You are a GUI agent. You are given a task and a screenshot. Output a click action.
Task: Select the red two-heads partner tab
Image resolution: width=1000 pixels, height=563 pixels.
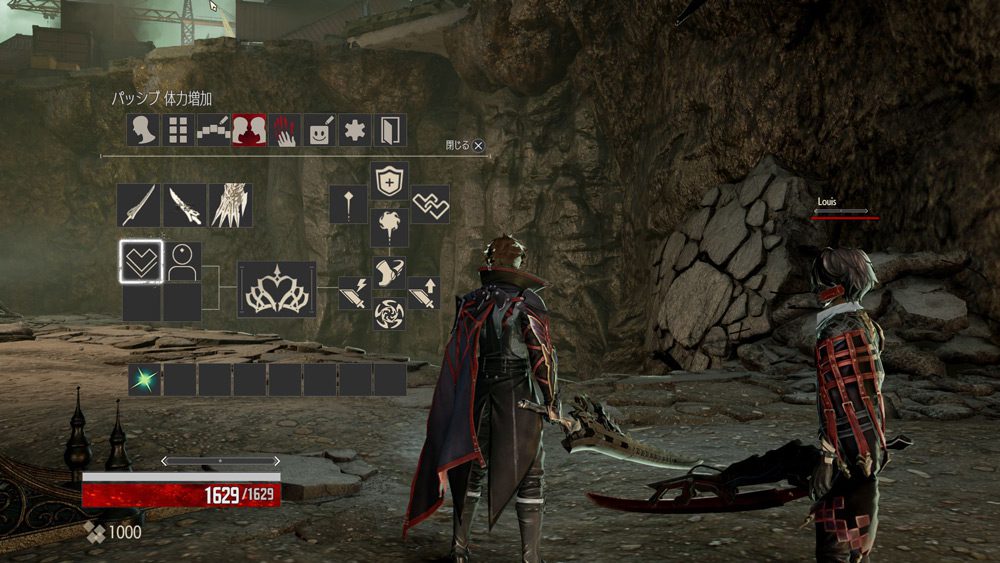tap(249, 131)
